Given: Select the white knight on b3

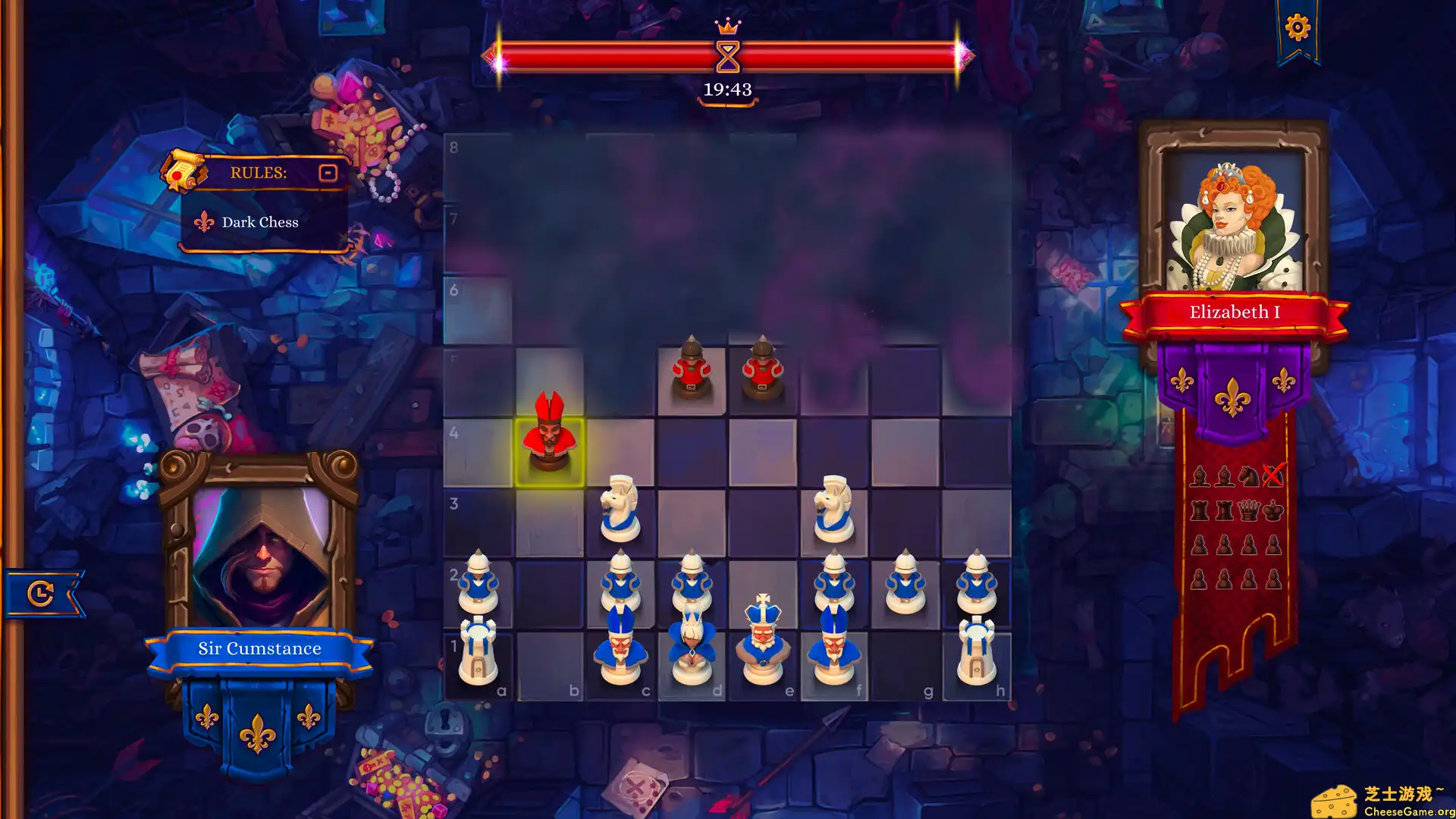Looking at the screenshot, I should pyautogui.click(x=620, y=508).
